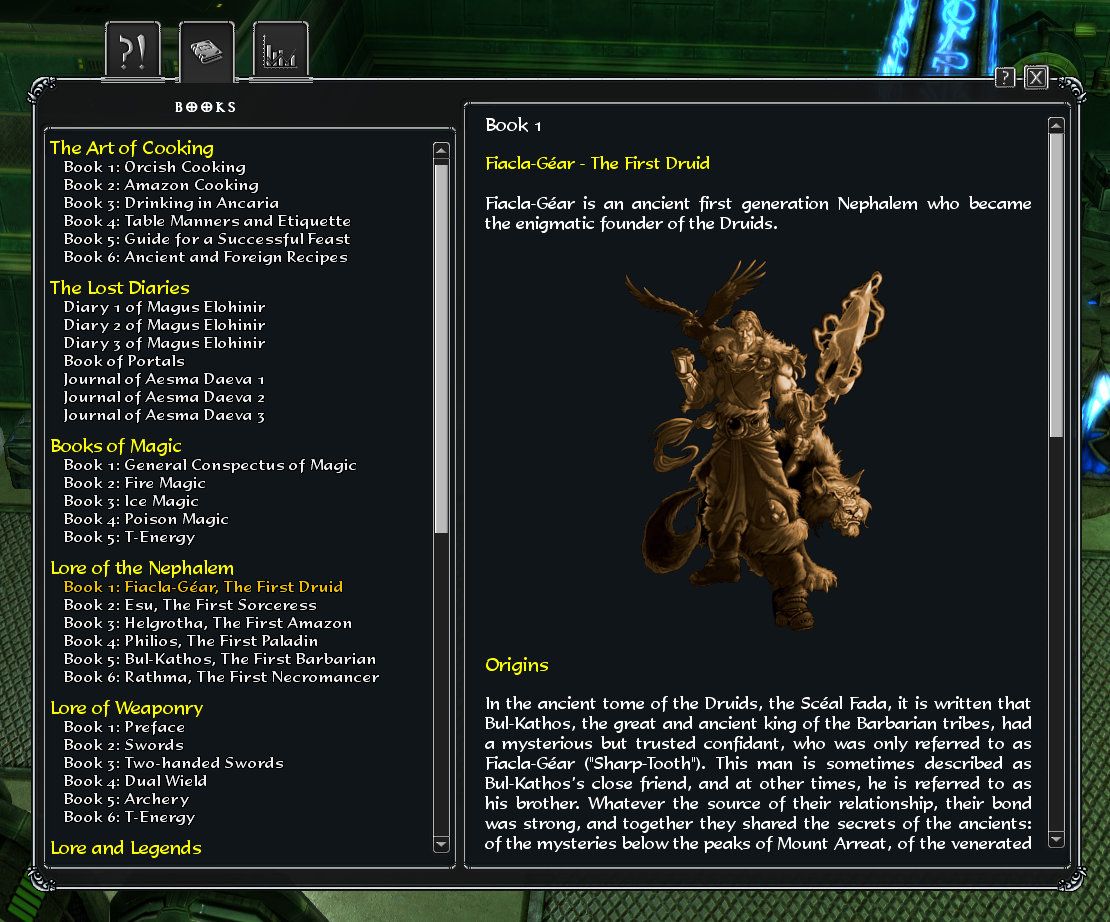Close the Books window
Screen dimensions: 1110x922
(1036, 78)
